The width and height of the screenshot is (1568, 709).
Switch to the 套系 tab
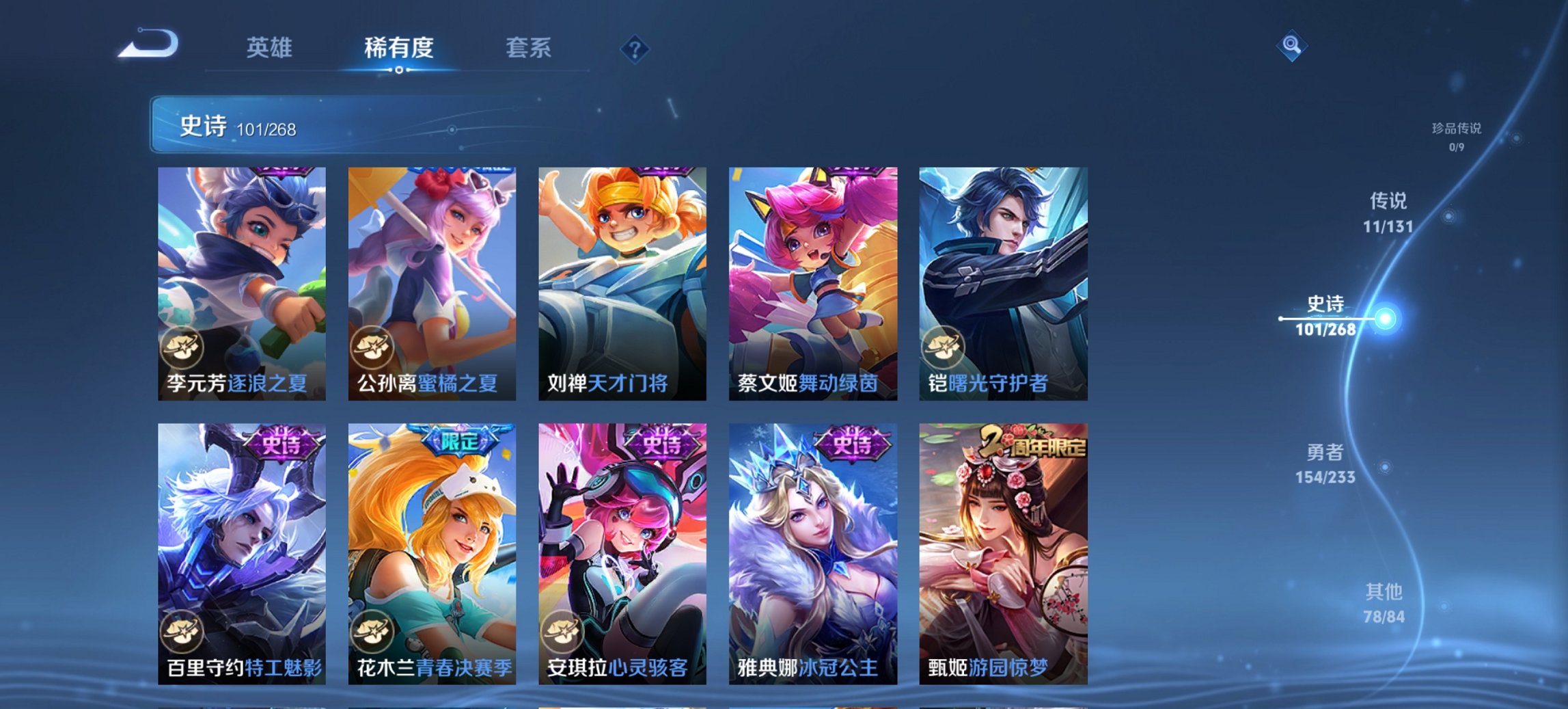point(529,48)
